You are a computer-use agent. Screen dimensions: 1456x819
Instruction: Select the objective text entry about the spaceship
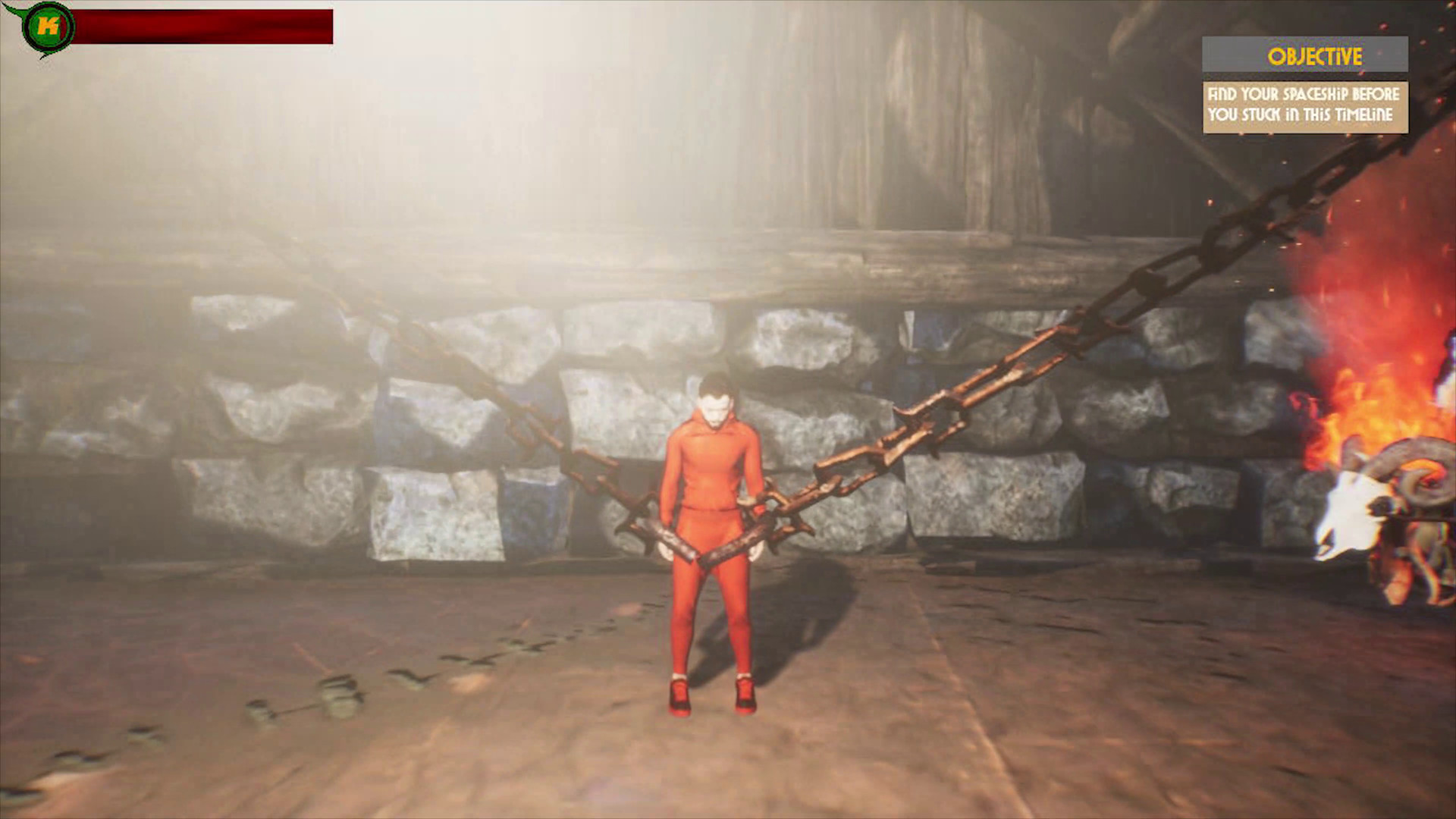pyautogui.click(x=1304, y=106)
